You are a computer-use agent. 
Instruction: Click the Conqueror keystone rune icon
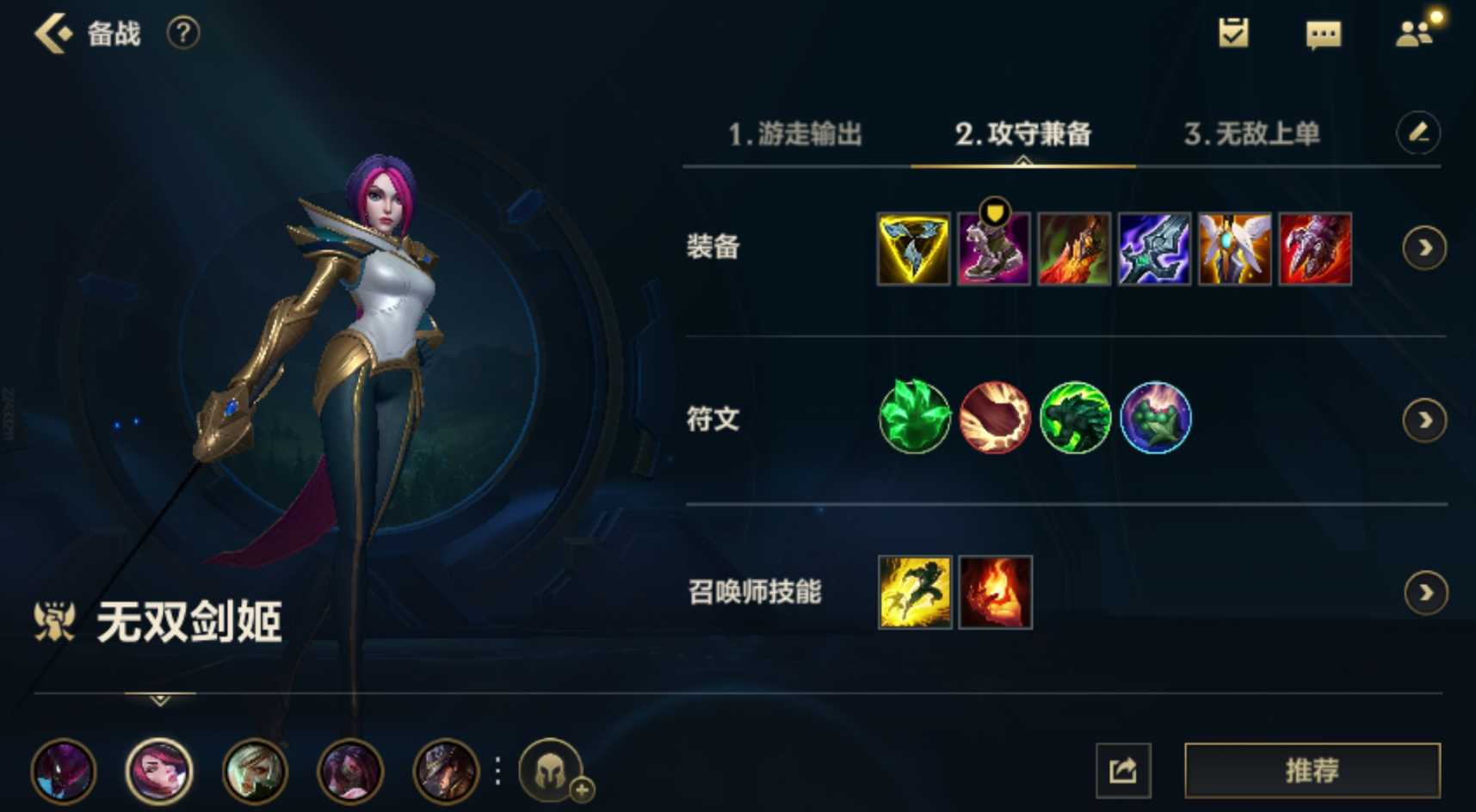[913, 420]
